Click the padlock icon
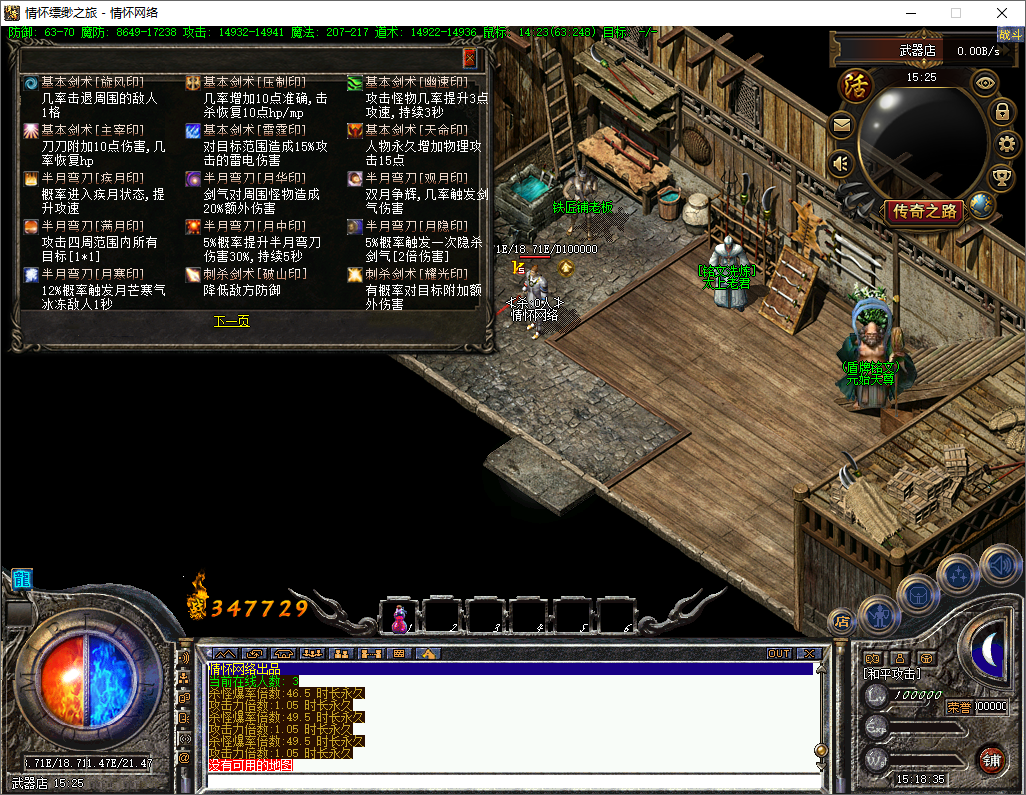This screenshot has height=795, width=1026. [x=1001, y=111]
